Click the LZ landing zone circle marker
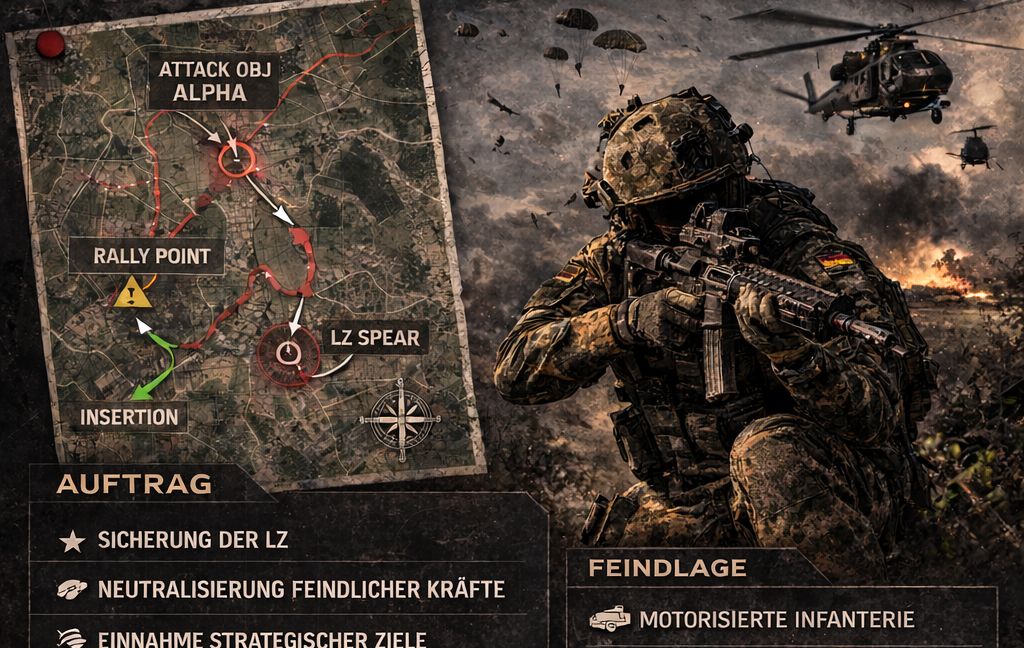The width and height of the screenshot is (1024, 648). 288,354
